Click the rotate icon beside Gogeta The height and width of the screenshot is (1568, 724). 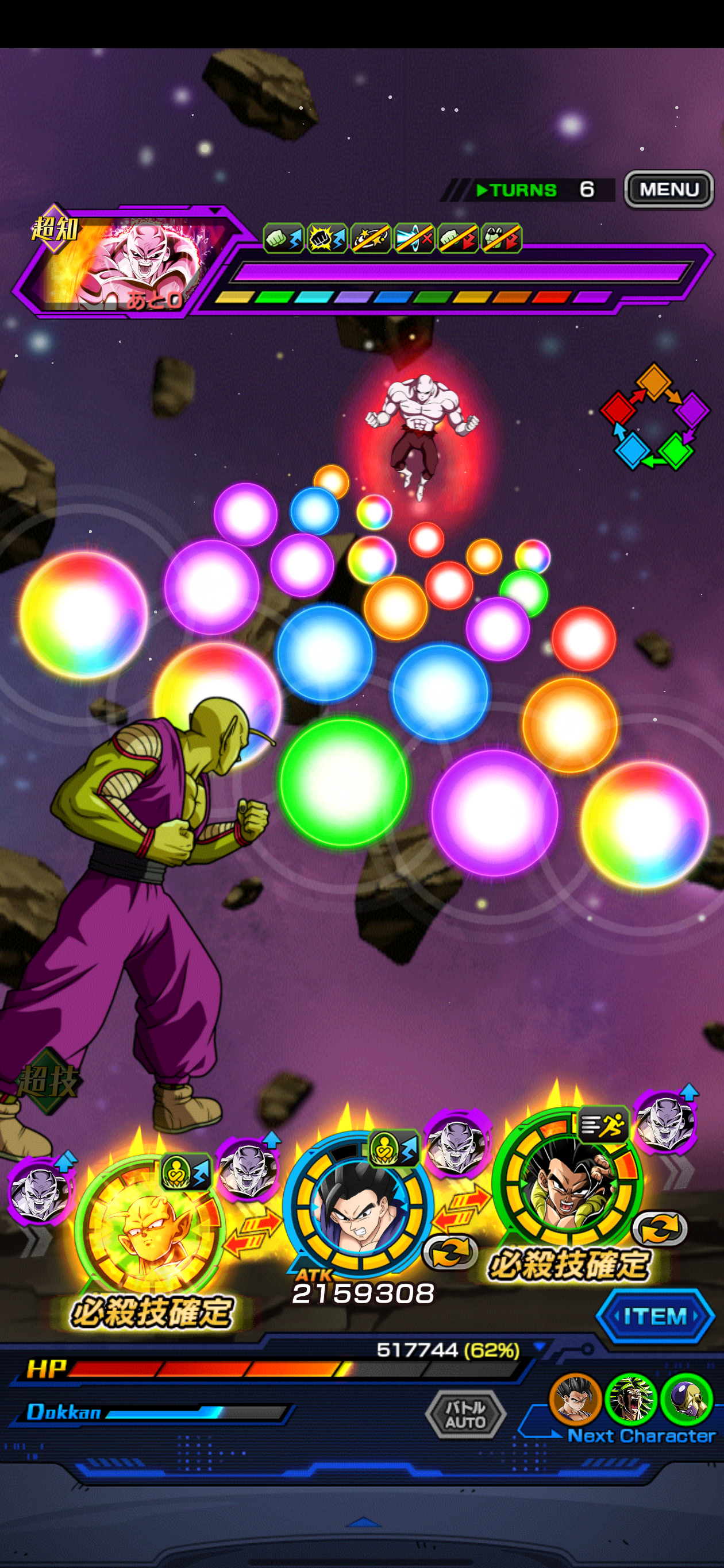[660, 1229]
